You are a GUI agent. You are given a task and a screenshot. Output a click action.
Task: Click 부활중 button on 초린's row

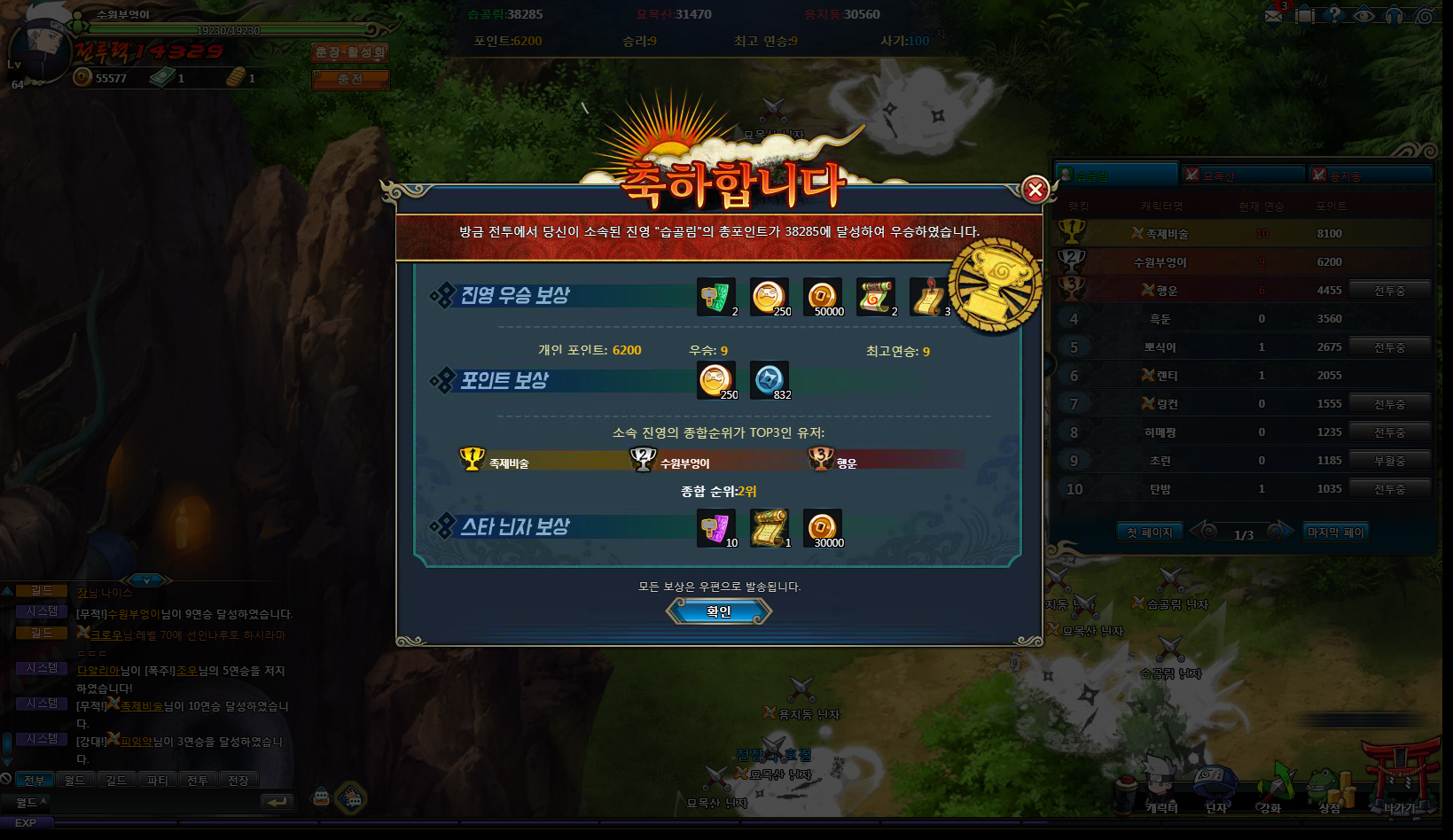(1389, 461)
